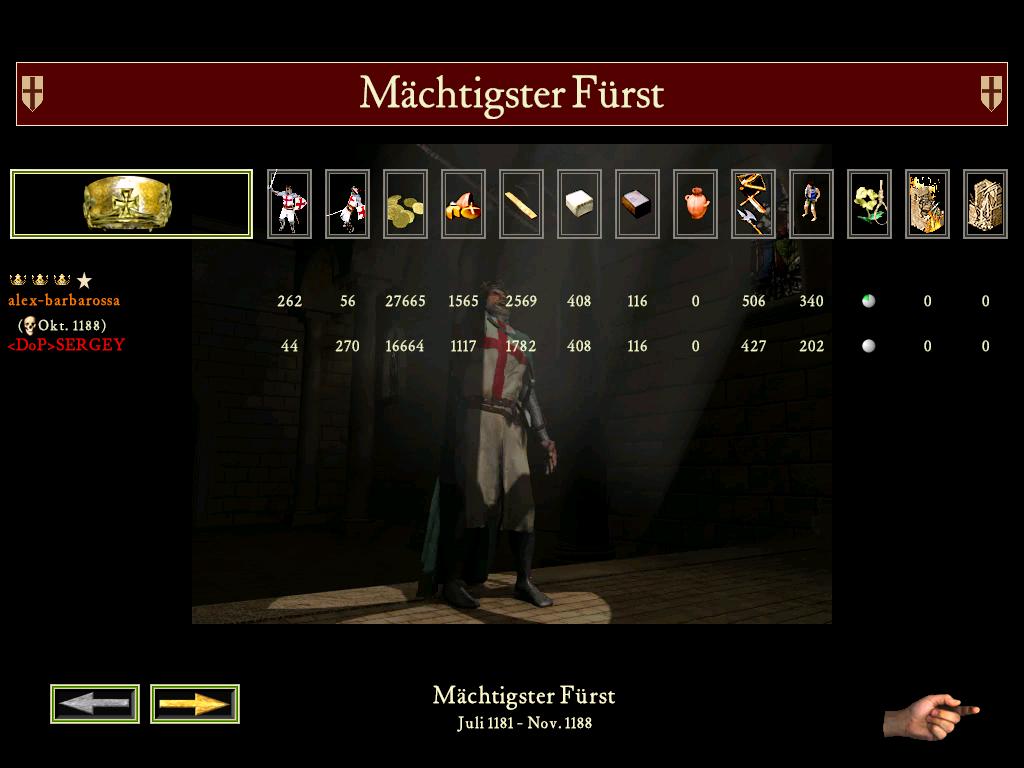
Task: Select the yellow flower icon
Action: click(869, 204)
